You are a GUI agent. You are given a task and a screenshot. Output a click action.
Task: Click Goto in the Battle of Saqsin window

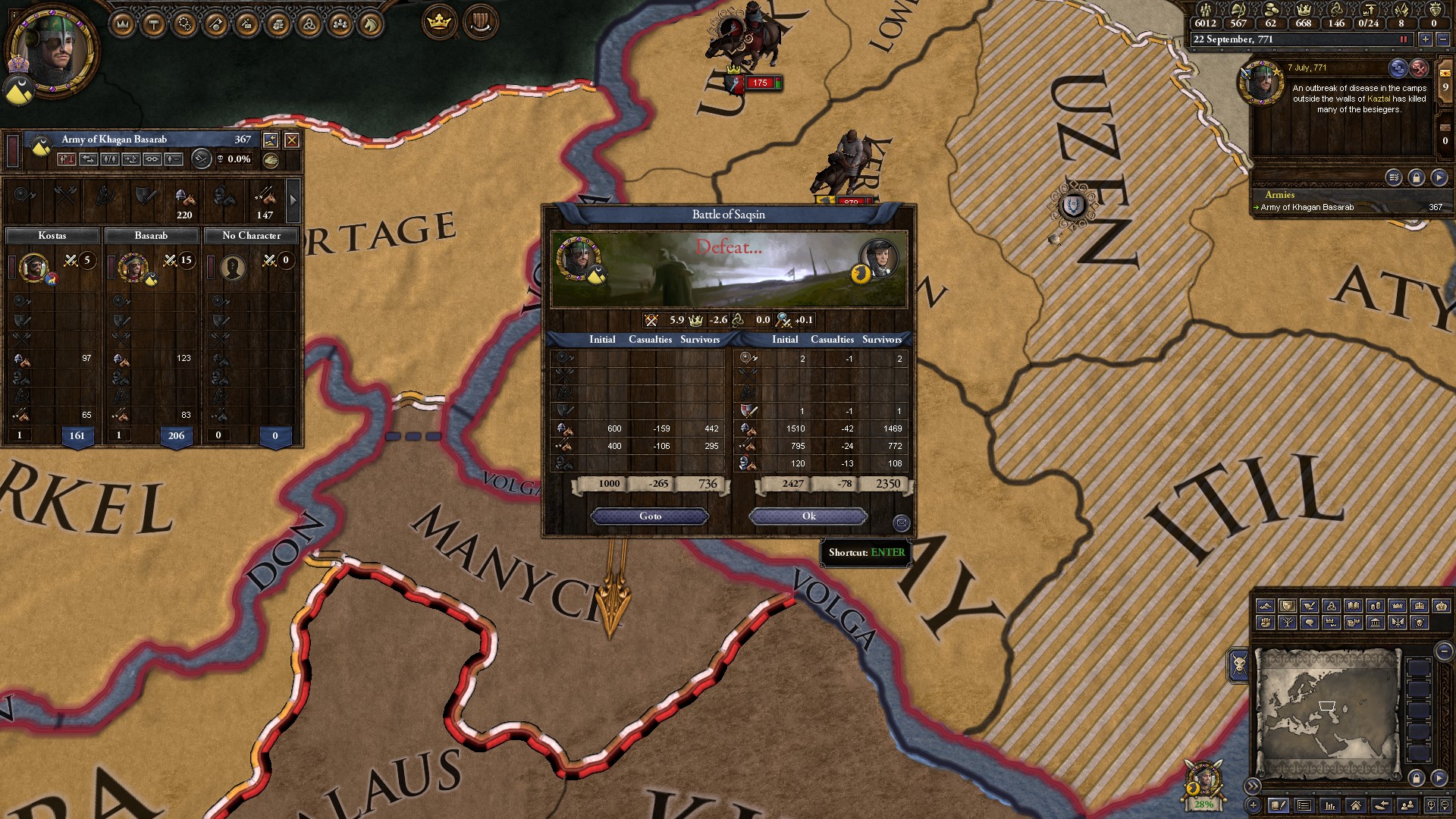pyautogui.click(x=649, y=516)
